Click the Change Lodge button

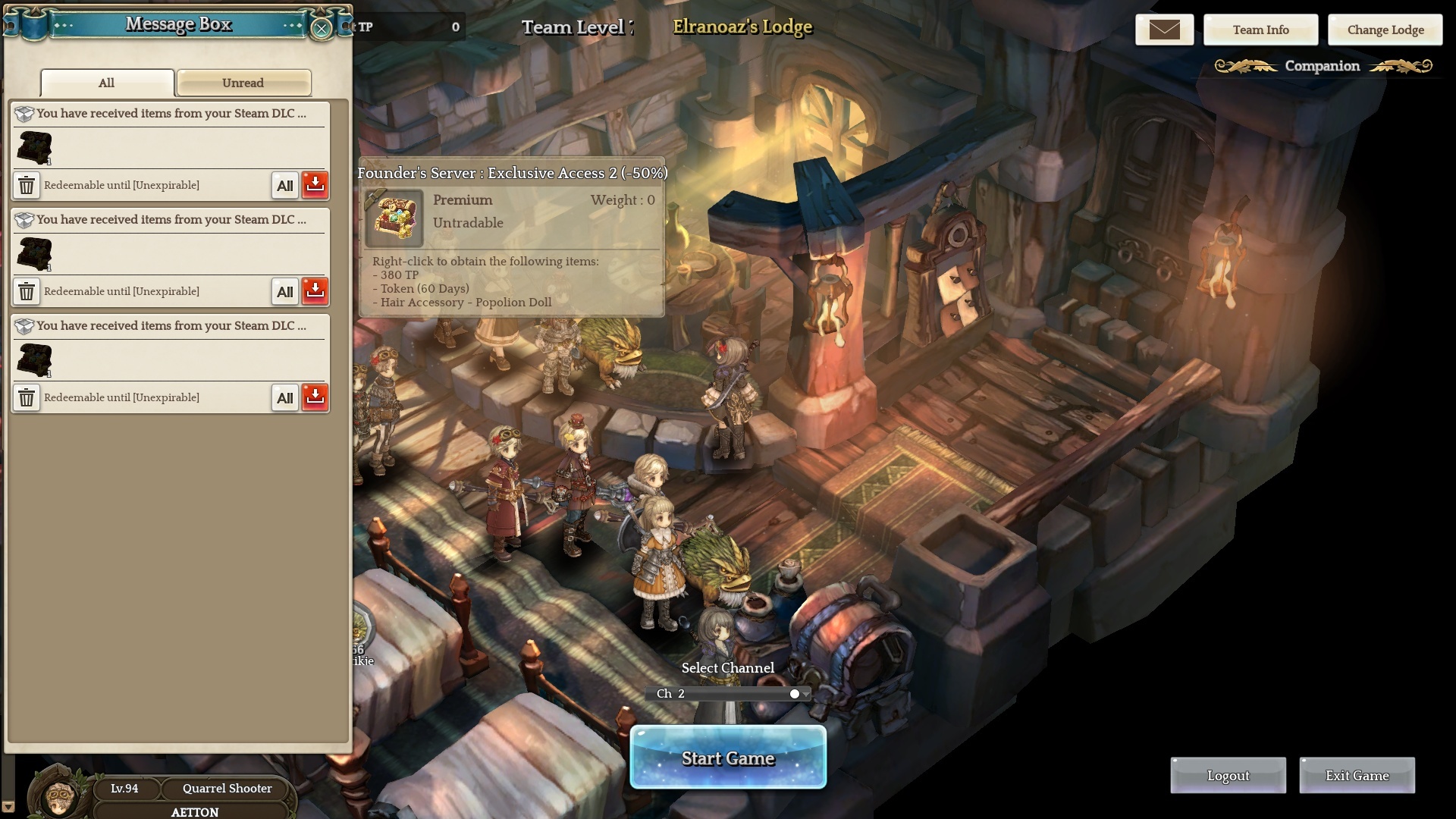(x=1385, y=30)
